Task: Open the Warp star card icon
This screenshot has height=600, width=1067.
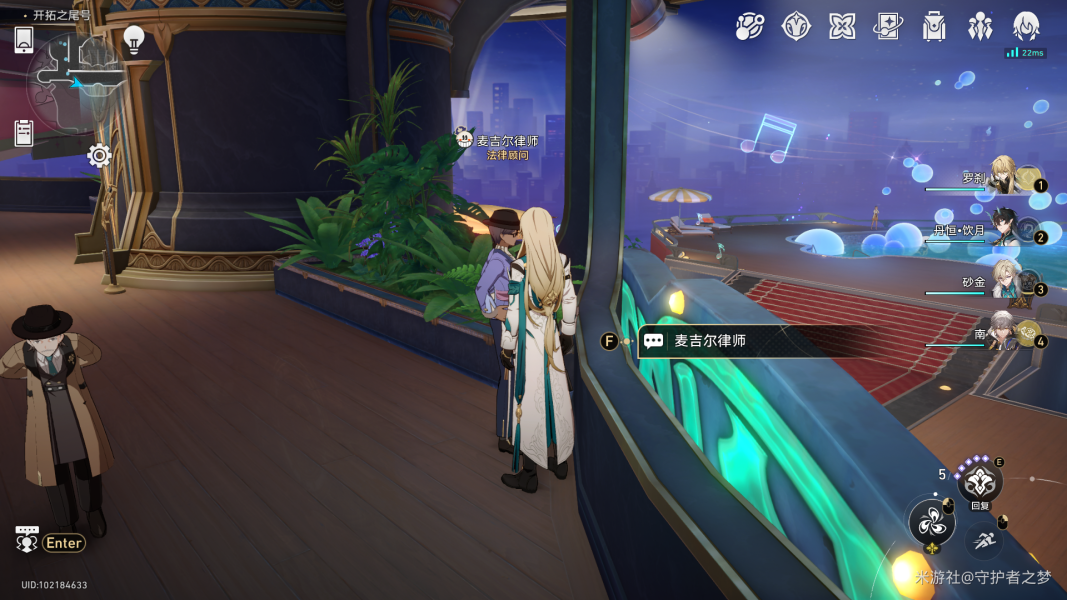Action: (888, 26)
